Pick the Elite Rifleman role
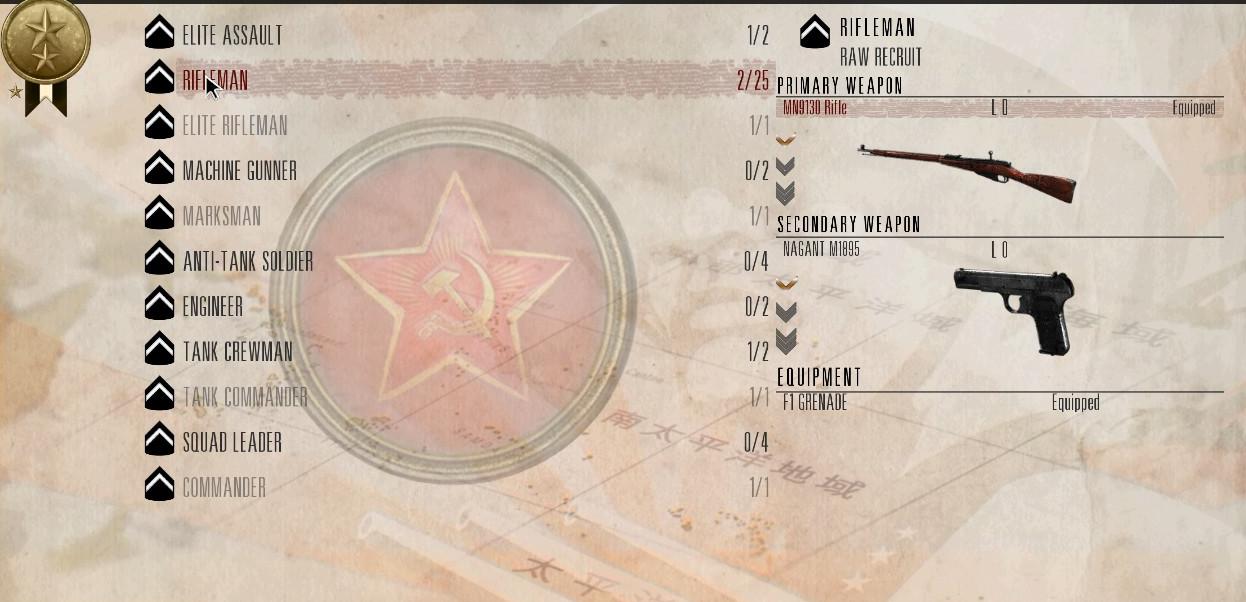The image size is (1246, 602). tap(235, 126)
